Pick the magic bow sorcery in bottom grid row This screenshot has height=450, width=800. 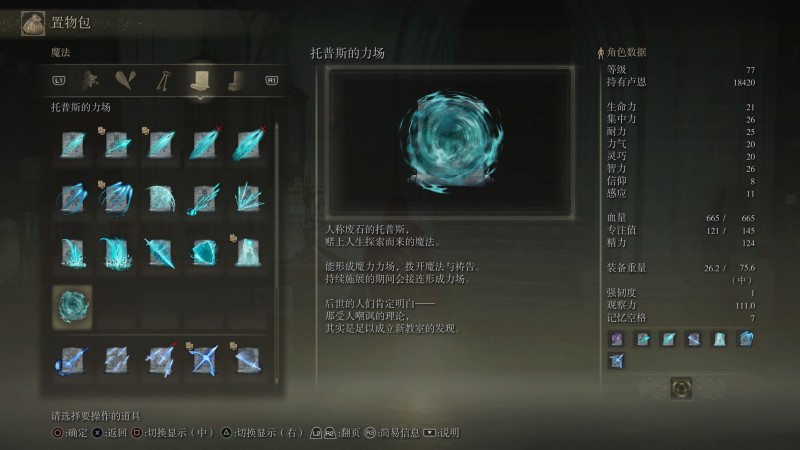(202, 360)
